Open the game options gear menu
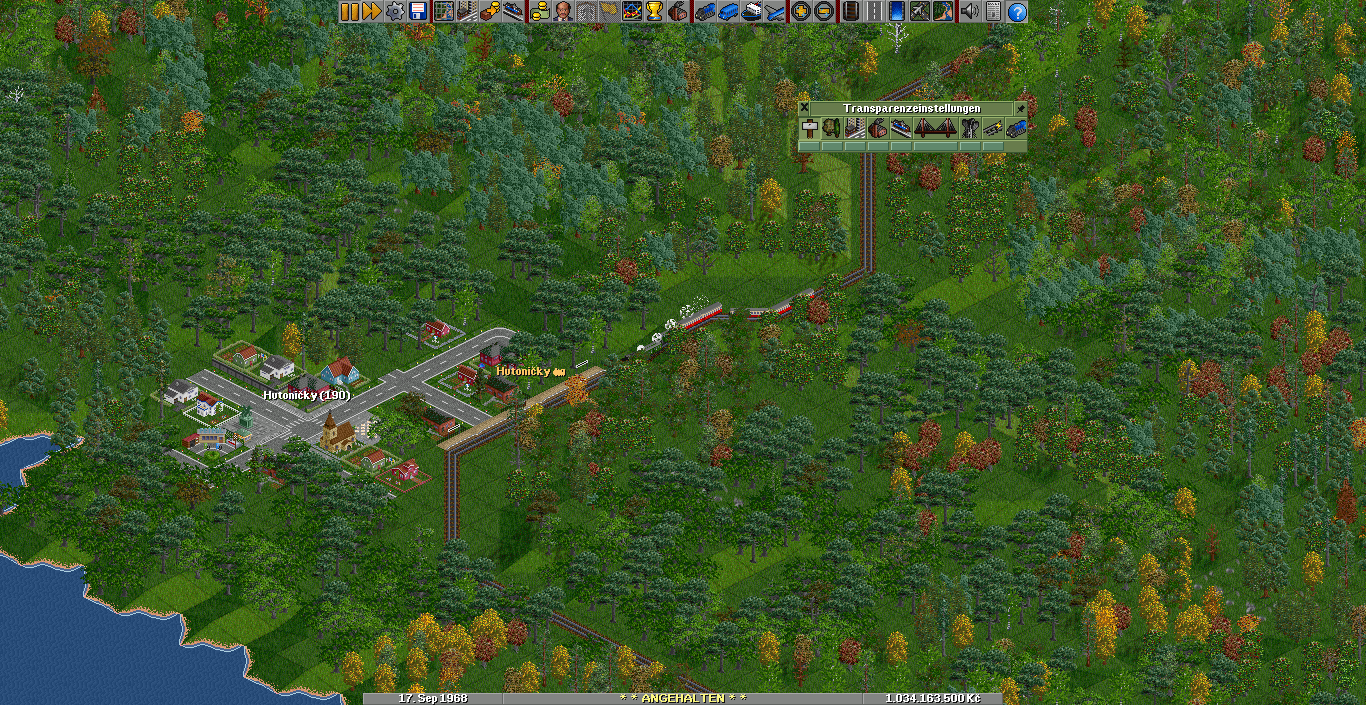 pyautogui.click(x=395, y=12)
